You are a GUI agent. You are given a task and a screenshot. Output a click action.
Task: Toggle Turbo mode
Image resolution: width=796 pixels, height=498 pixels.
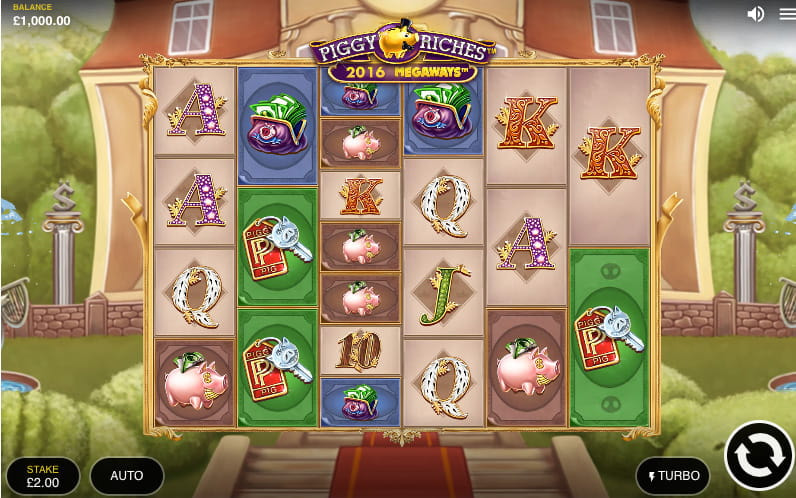click(673, 476)
